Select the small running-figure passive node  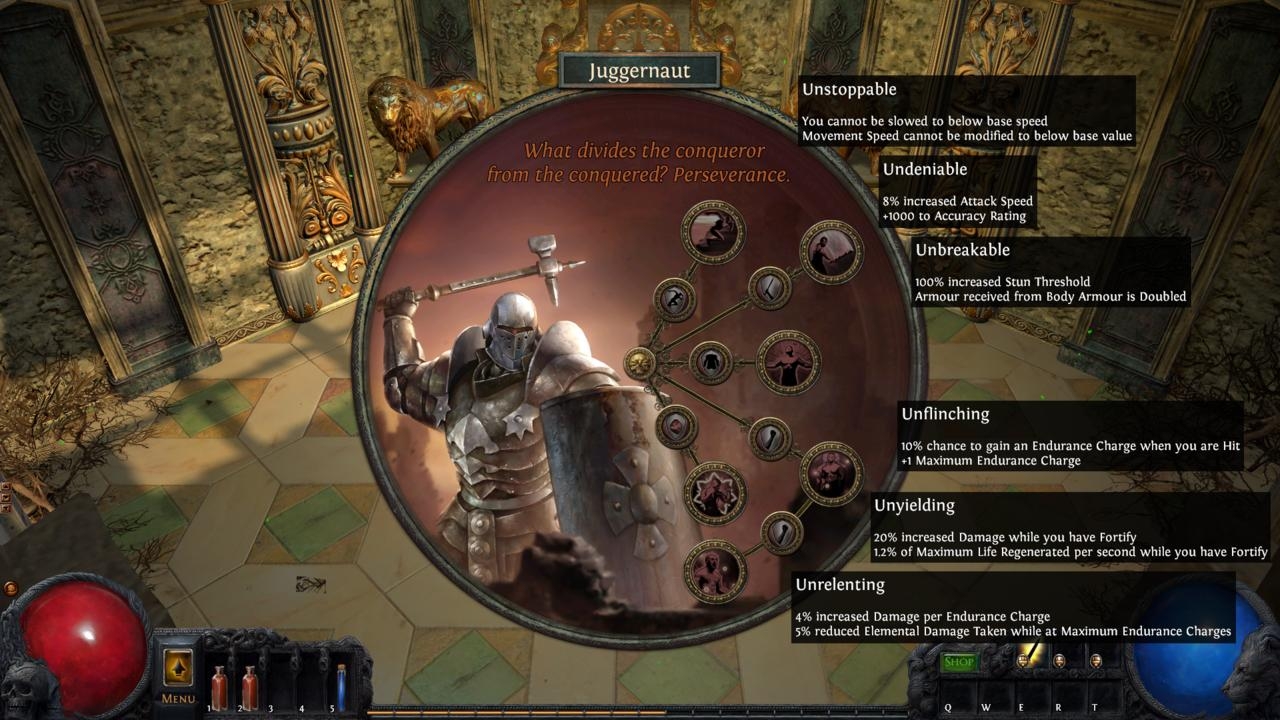pyautogui.click(x=674, y=299)
